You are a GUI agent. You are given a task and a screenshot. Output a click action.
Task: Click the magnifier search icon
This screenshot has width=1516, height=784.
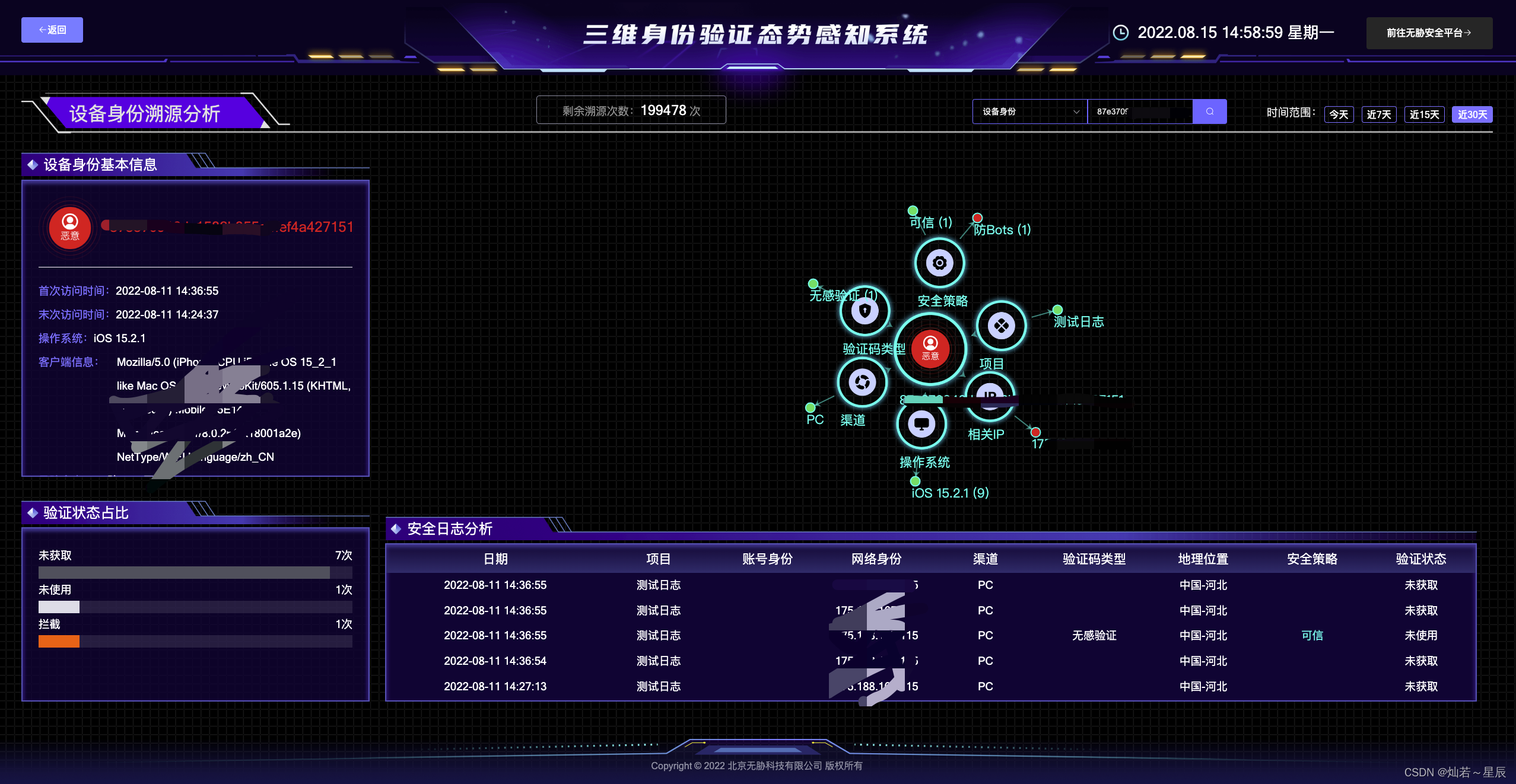click(x=1210, y=111)
